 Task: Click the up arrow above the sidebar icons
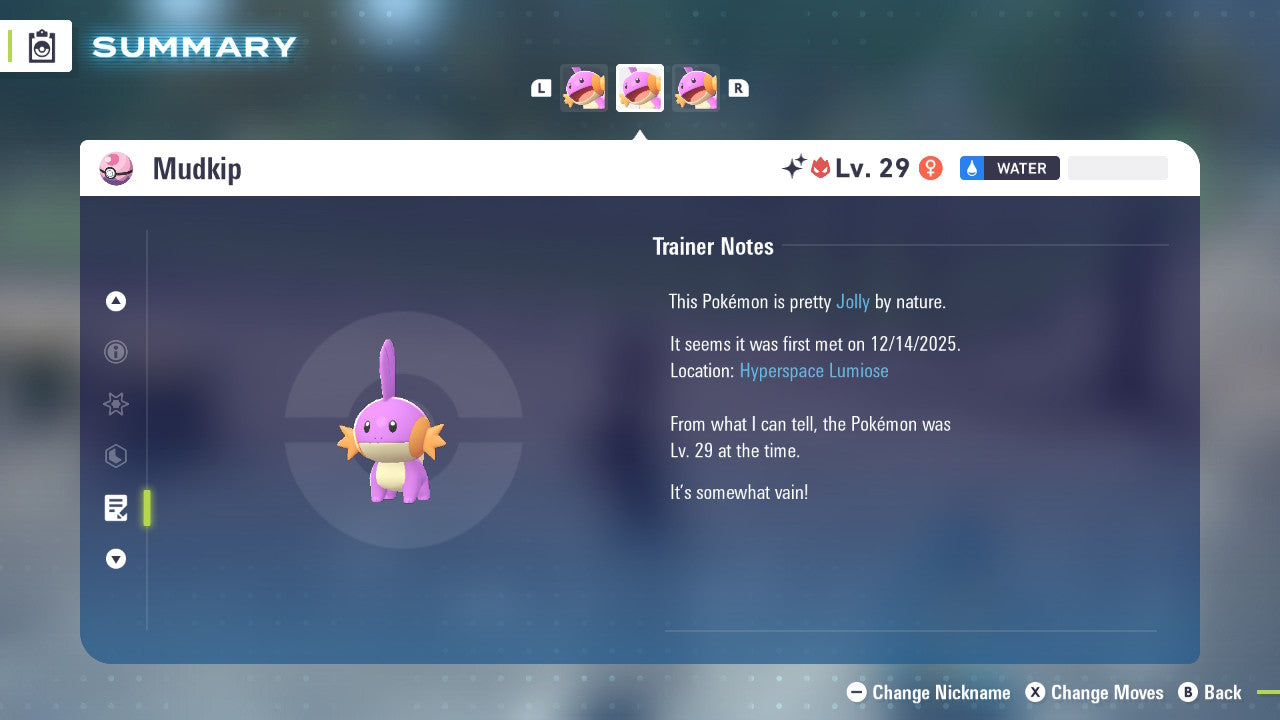[116, 301]
